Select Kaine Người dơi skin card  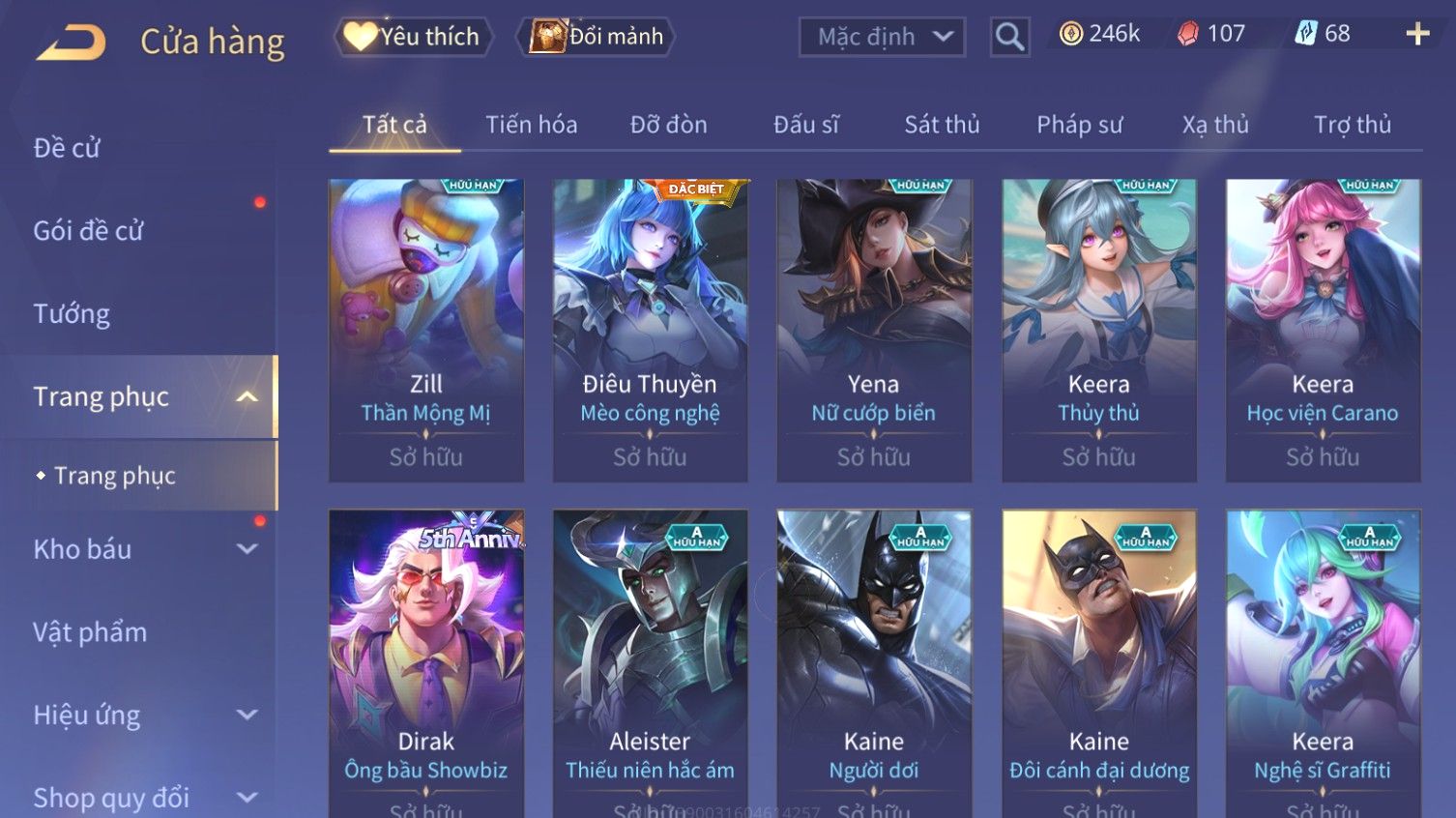[x=874, y=657]
